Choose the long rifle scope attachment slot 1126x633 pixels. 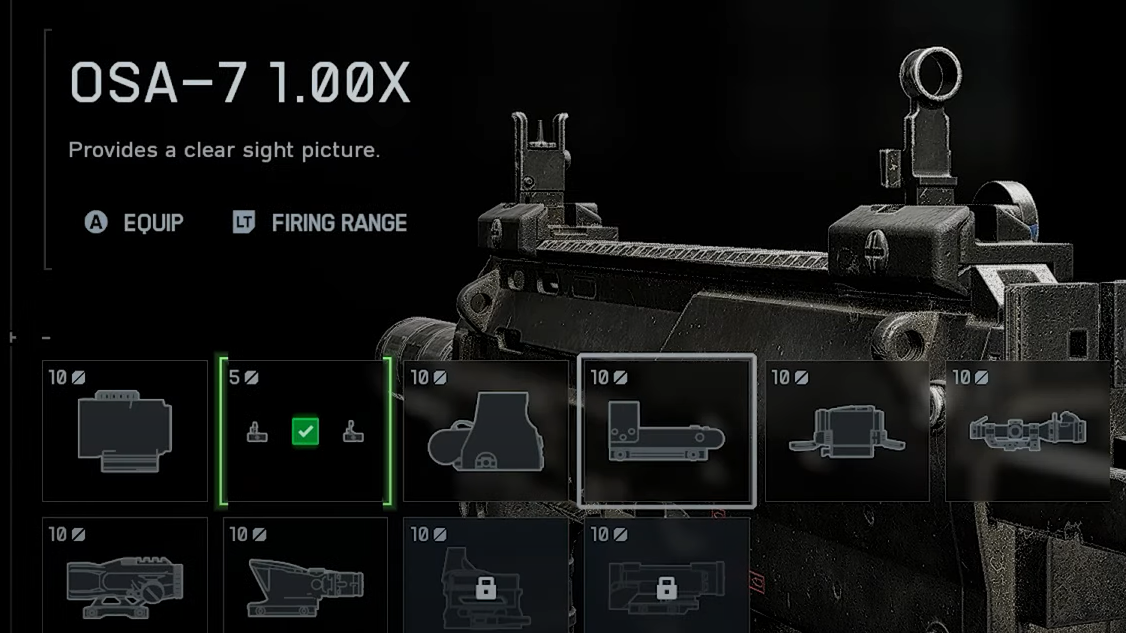(x=1028, y=431)
